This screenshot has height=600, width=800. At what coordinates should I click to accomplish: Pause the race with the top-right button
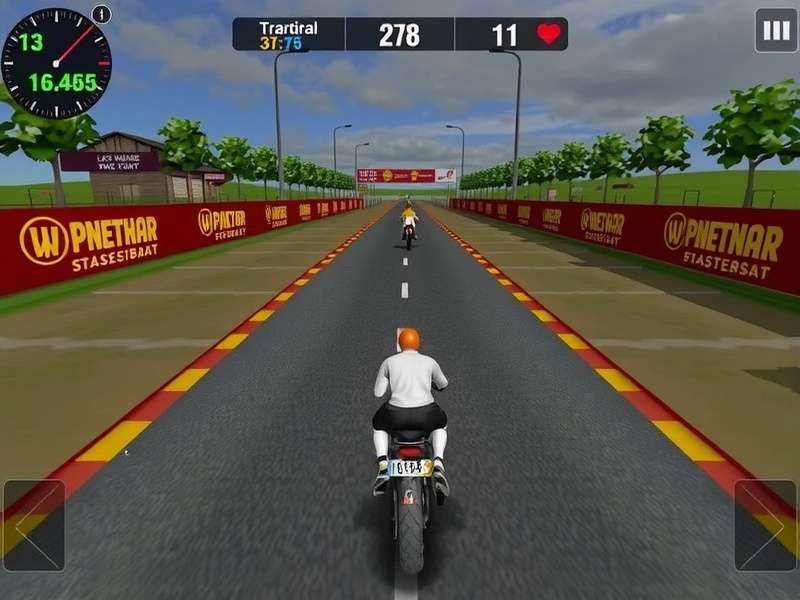776,30
